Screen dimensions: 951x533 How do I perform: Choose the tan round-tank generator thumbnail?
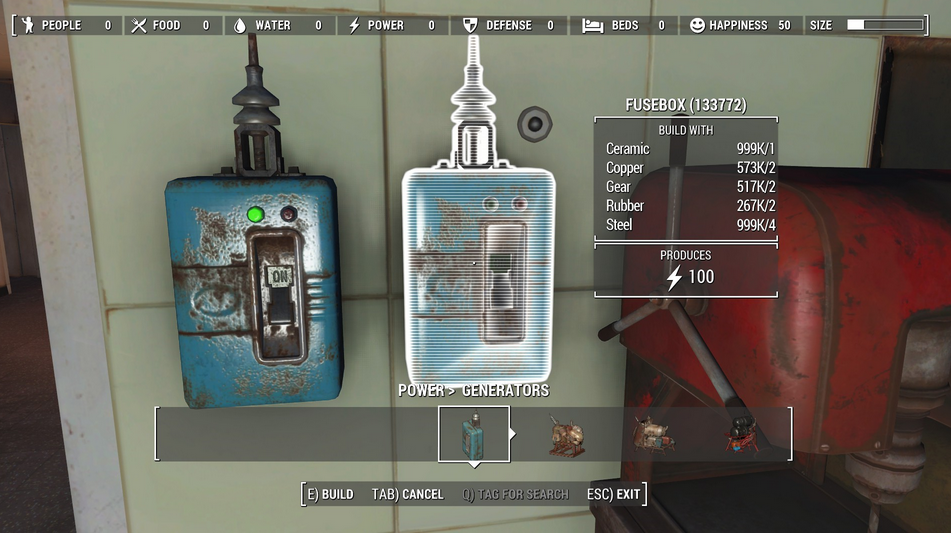pos(567,435)
